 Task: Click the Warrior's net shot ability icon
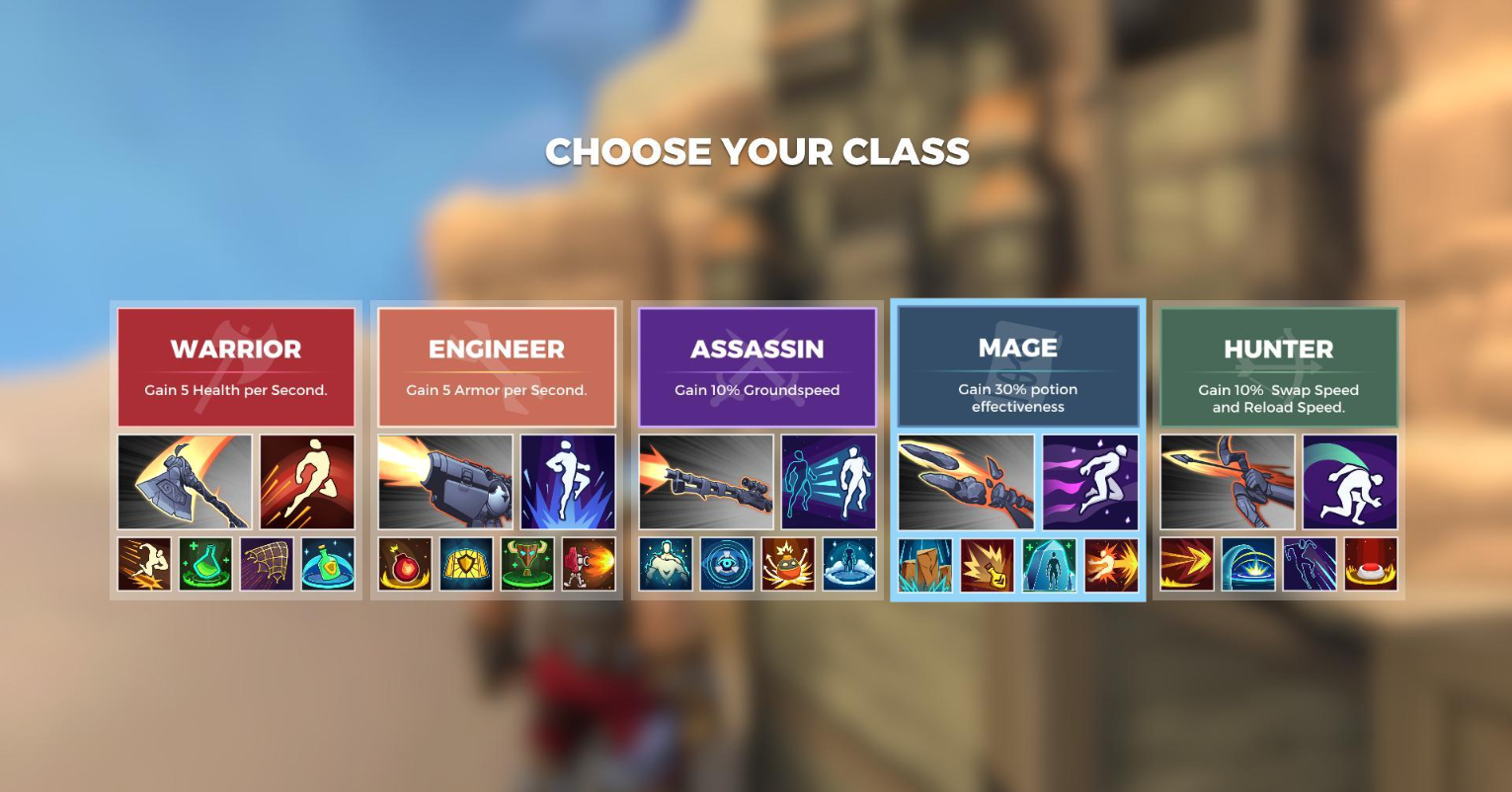(x=267, y=564)
